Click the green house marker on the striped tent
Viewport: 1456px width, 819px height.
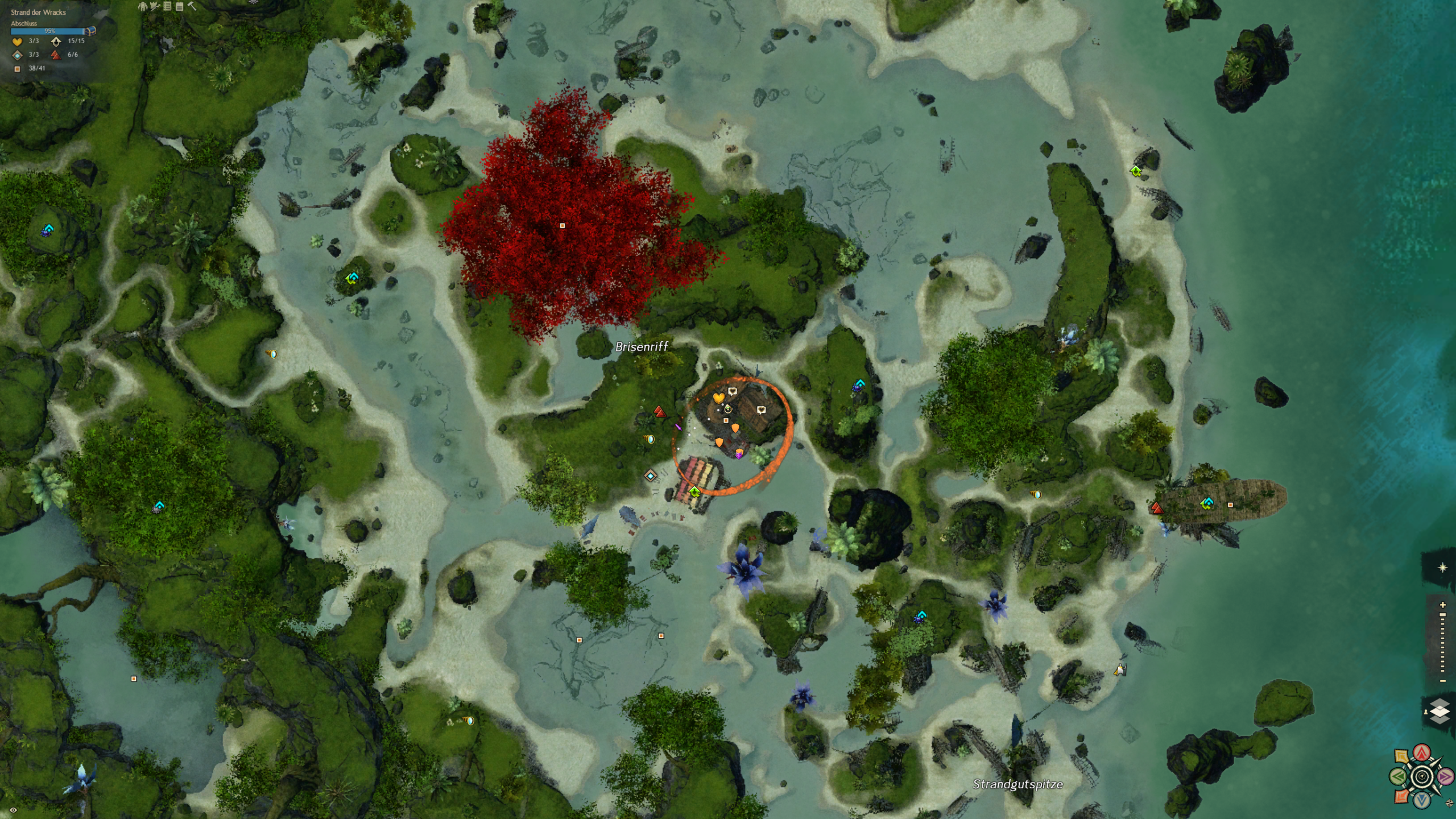click(694, 491)
